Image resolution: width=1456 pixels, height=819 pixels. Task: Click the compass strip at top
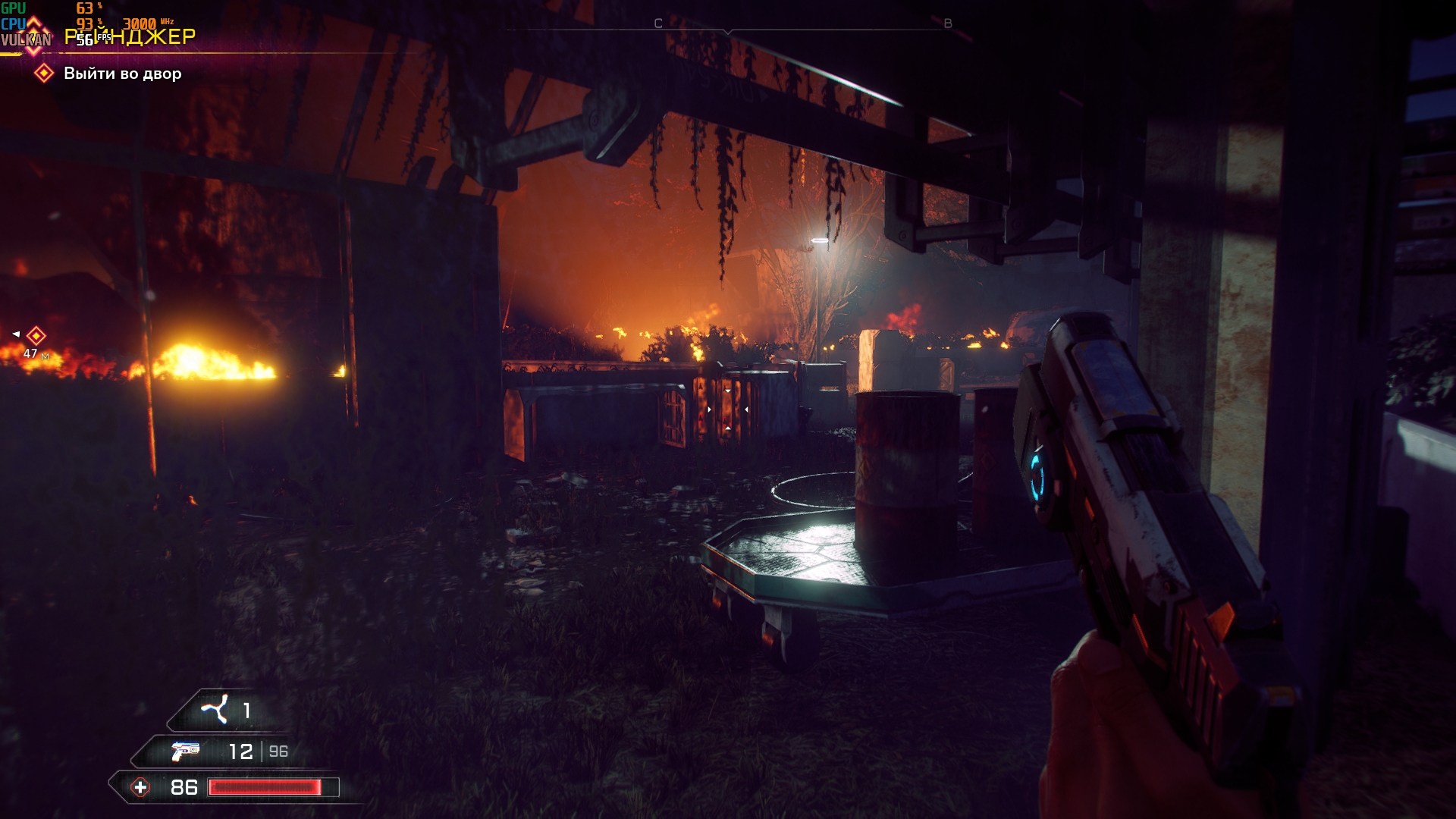click(727, 27)
